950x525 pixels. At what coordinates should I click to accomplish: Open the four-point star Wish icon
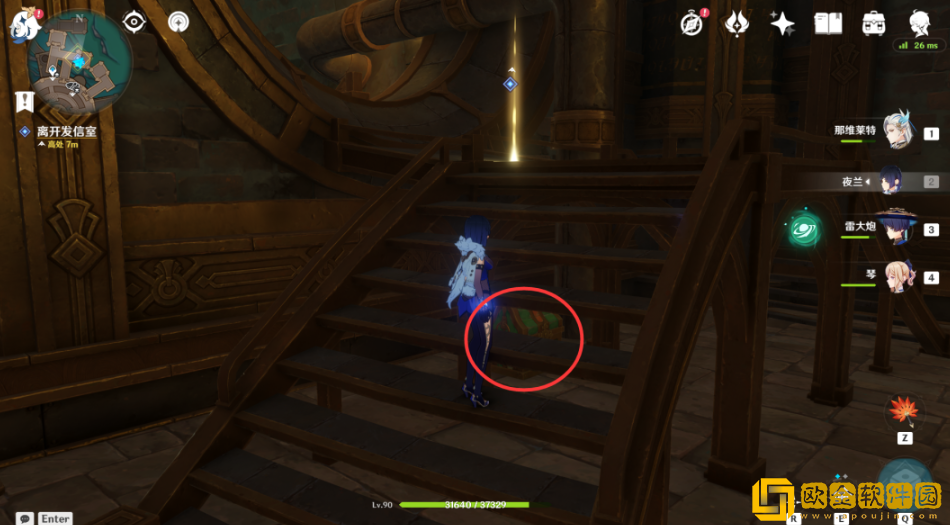[782, 23]
